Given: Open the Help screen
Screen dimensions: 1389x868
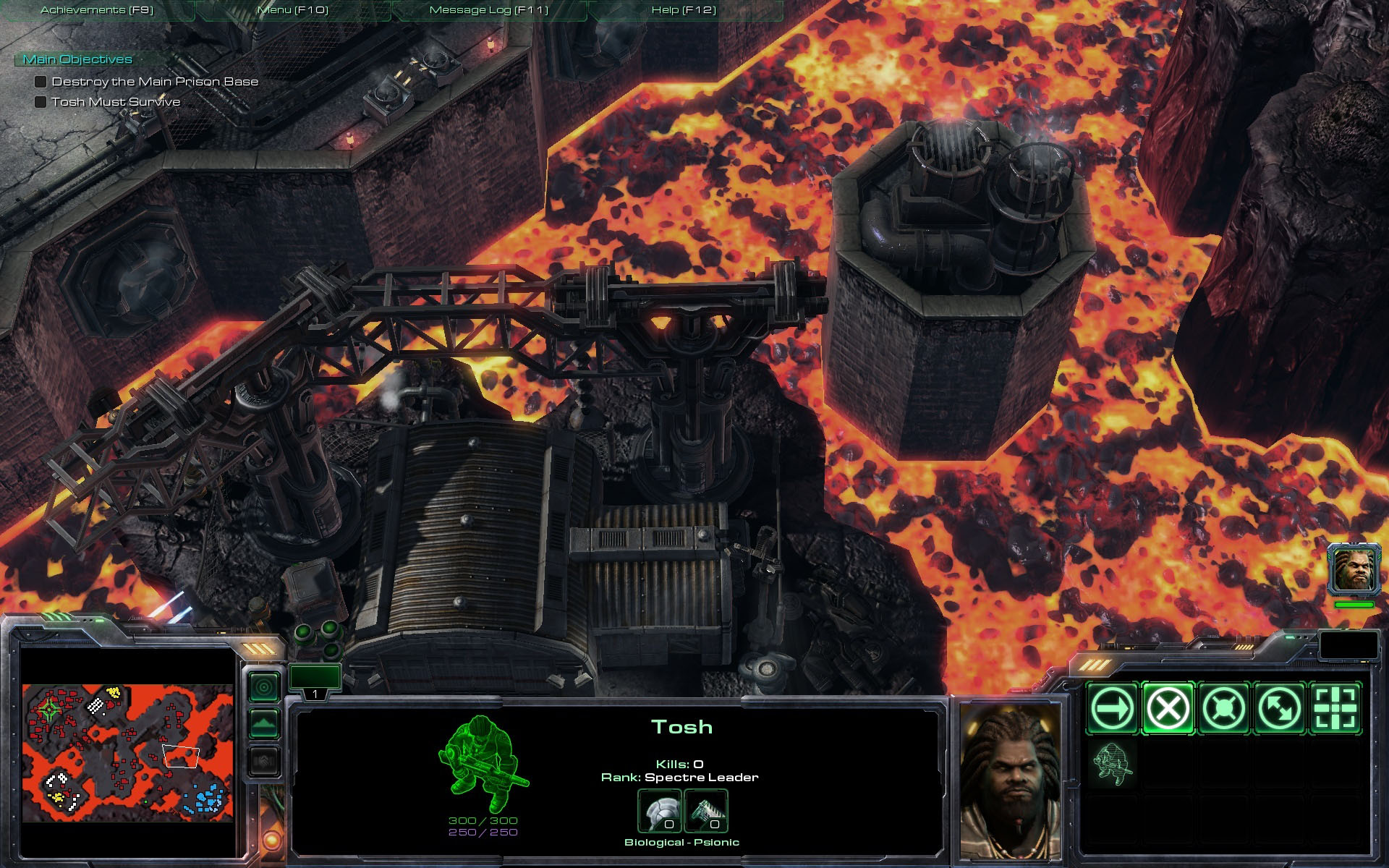Looking at the screenshot, I should [684, 10].
